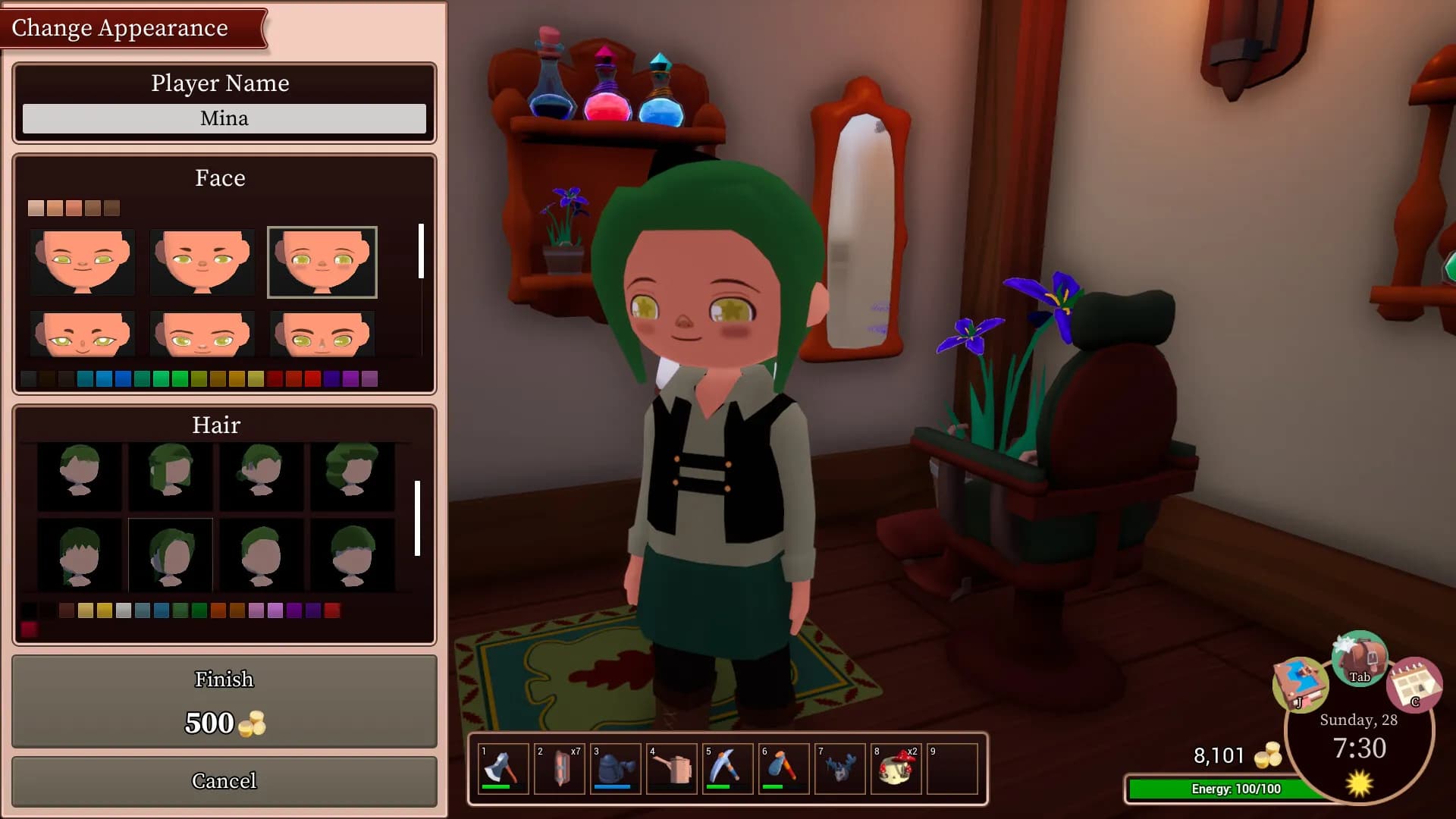Confirm appearance with the Finish button

point(224,701)
